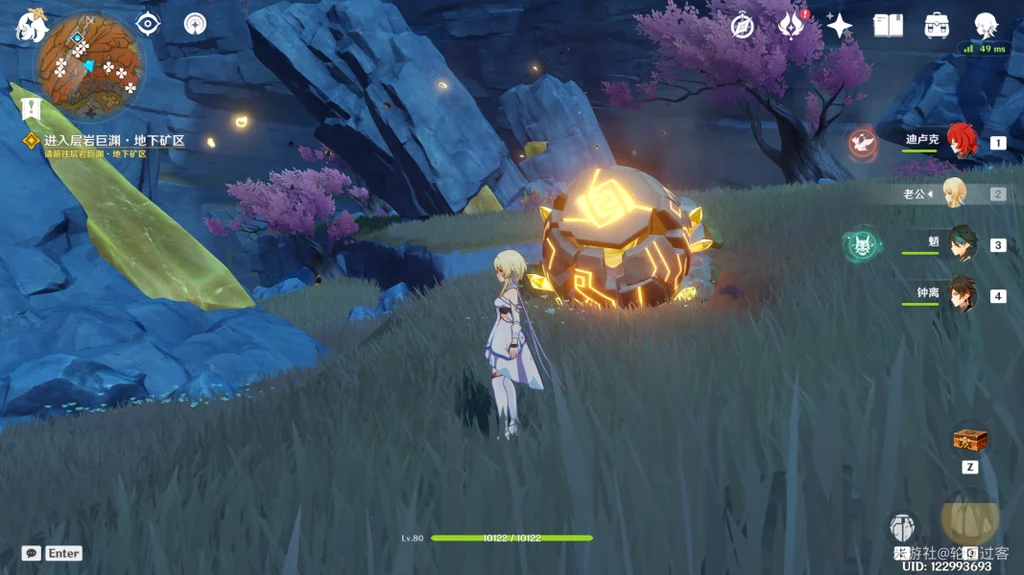The height and width of the screenshot is (575, 1024).
Task: Open the map from the minimap
Action: coord(89,66)
